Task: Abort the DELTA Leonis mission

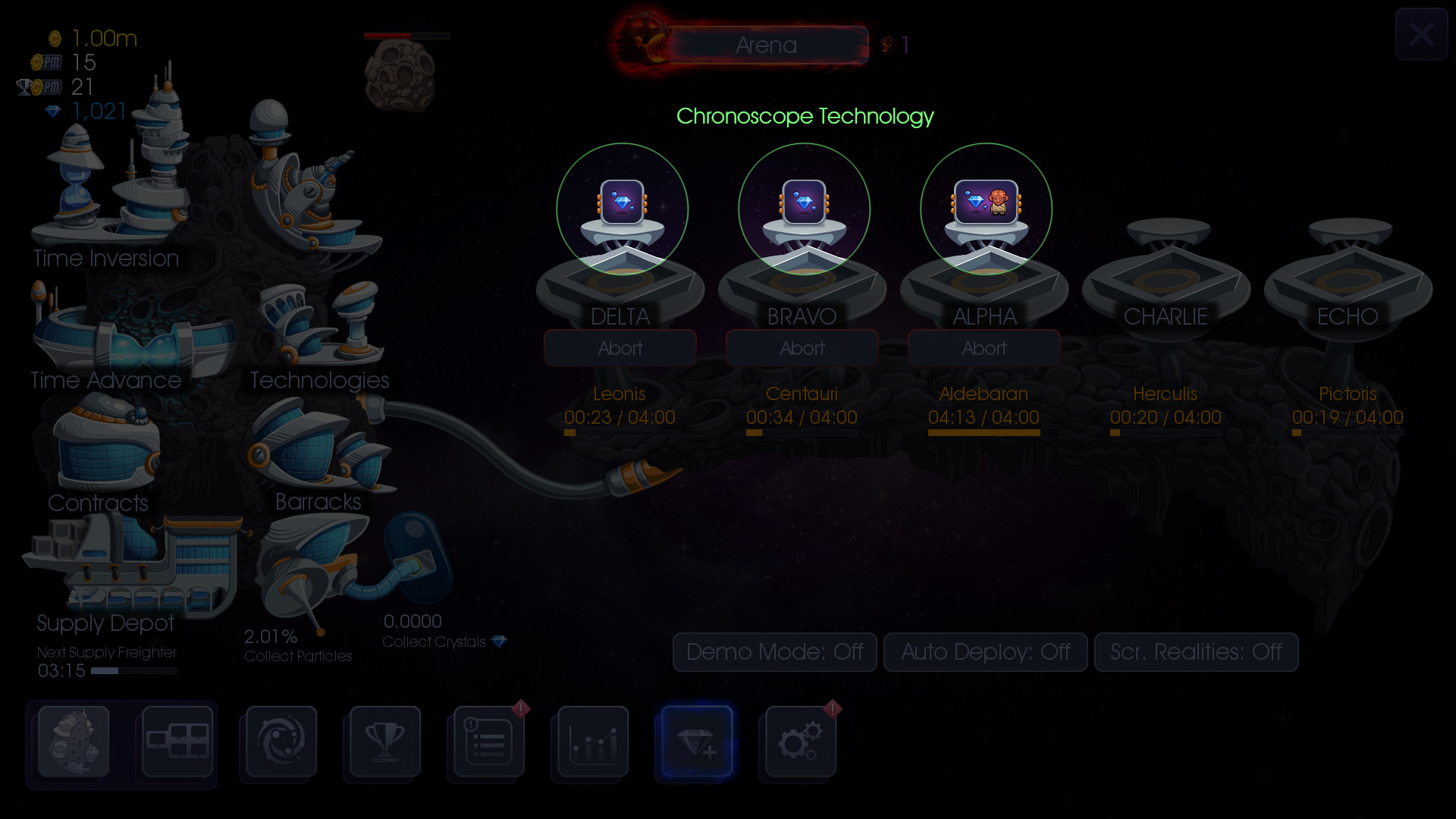Action: pyautogui.click(x=620, y=348)
